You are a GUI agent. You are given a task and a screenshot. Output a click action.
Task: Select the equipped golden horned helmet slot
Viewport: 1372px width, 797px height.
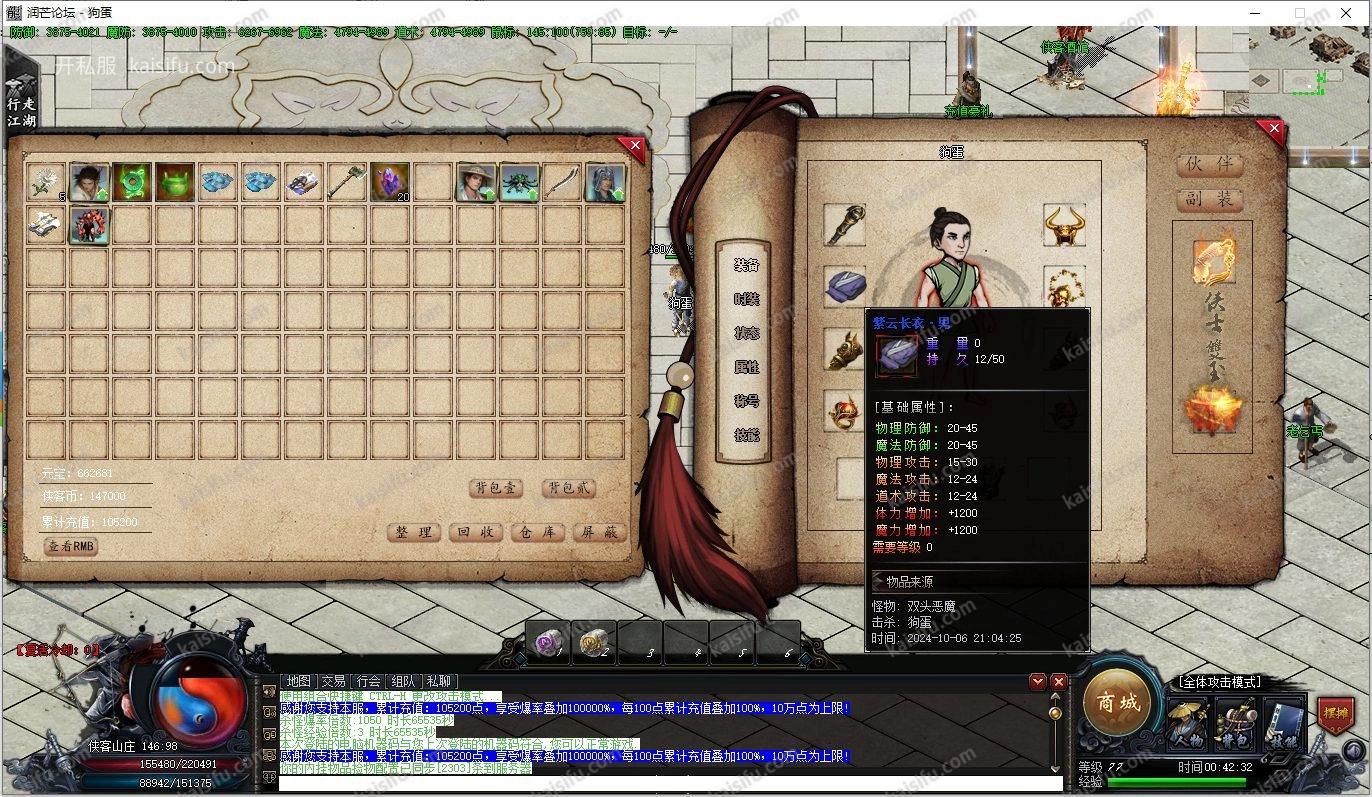pyautogui.click(x=1064, y=226)
